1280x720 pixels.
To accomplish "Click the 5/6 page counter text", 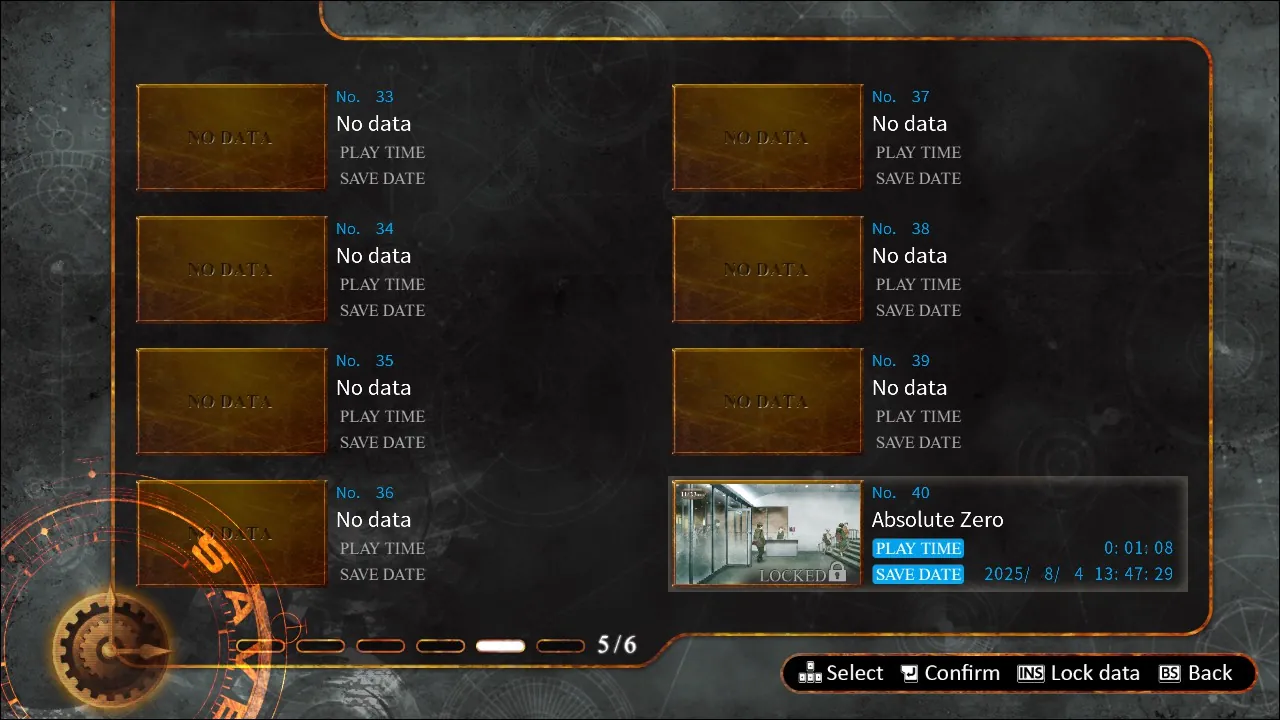I will (615, 645).
